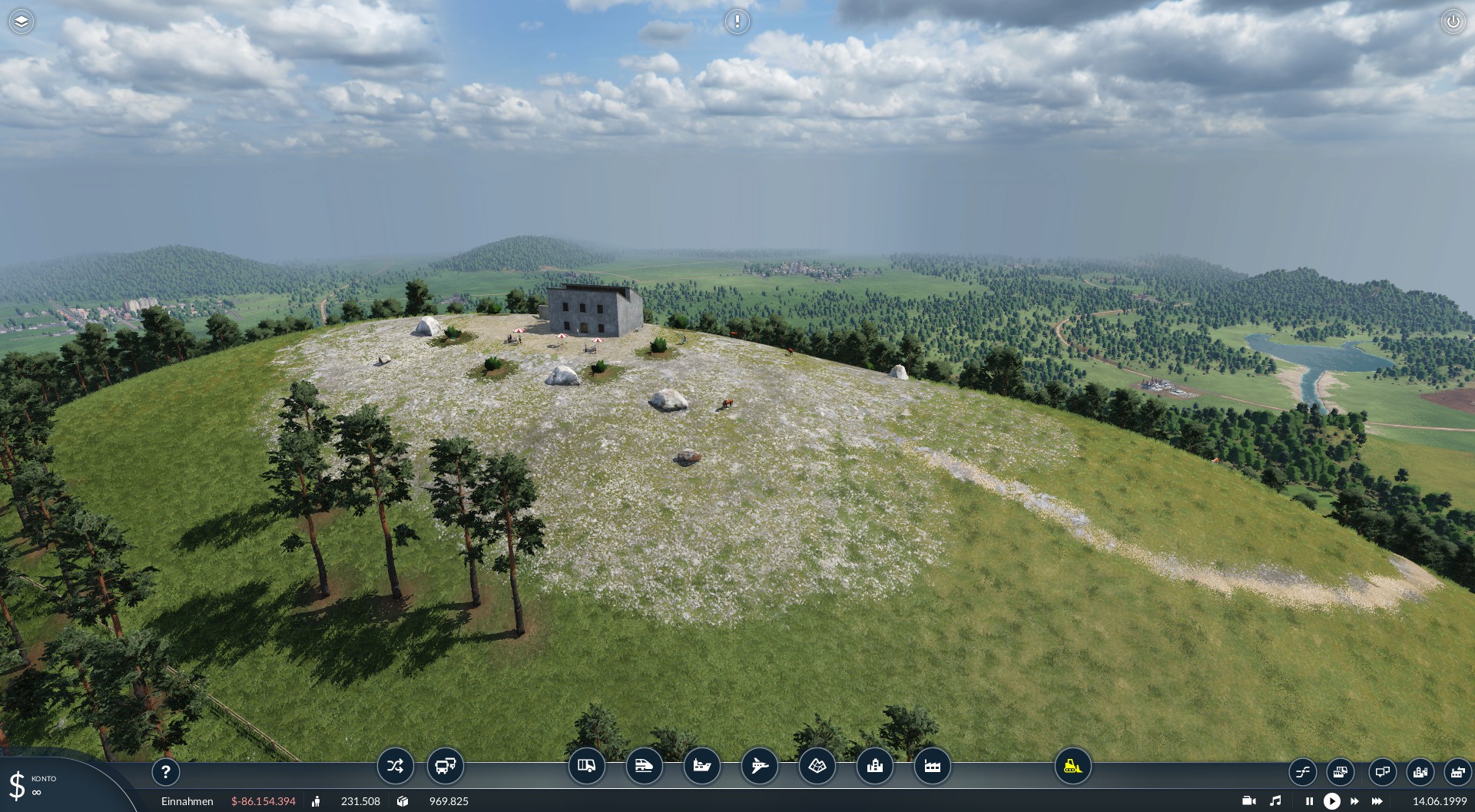Viewport: 1475px width, 812px height.
Task: Activate the yellow bulldozer tool
Action: [x=1072, y=766]
